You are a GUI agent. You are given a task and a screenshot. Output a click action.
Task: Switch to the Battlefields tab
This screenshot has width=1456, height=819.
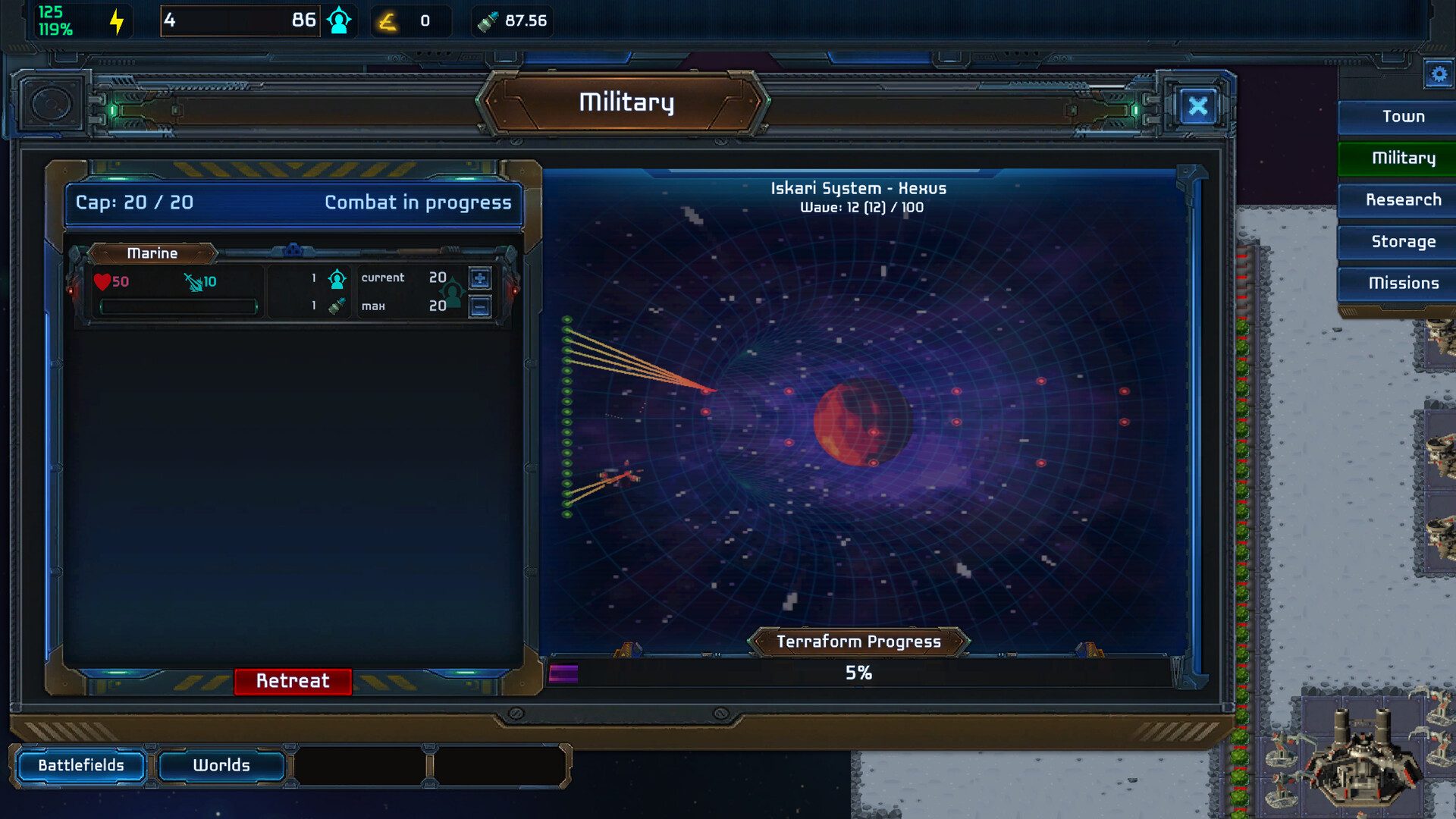82,765
